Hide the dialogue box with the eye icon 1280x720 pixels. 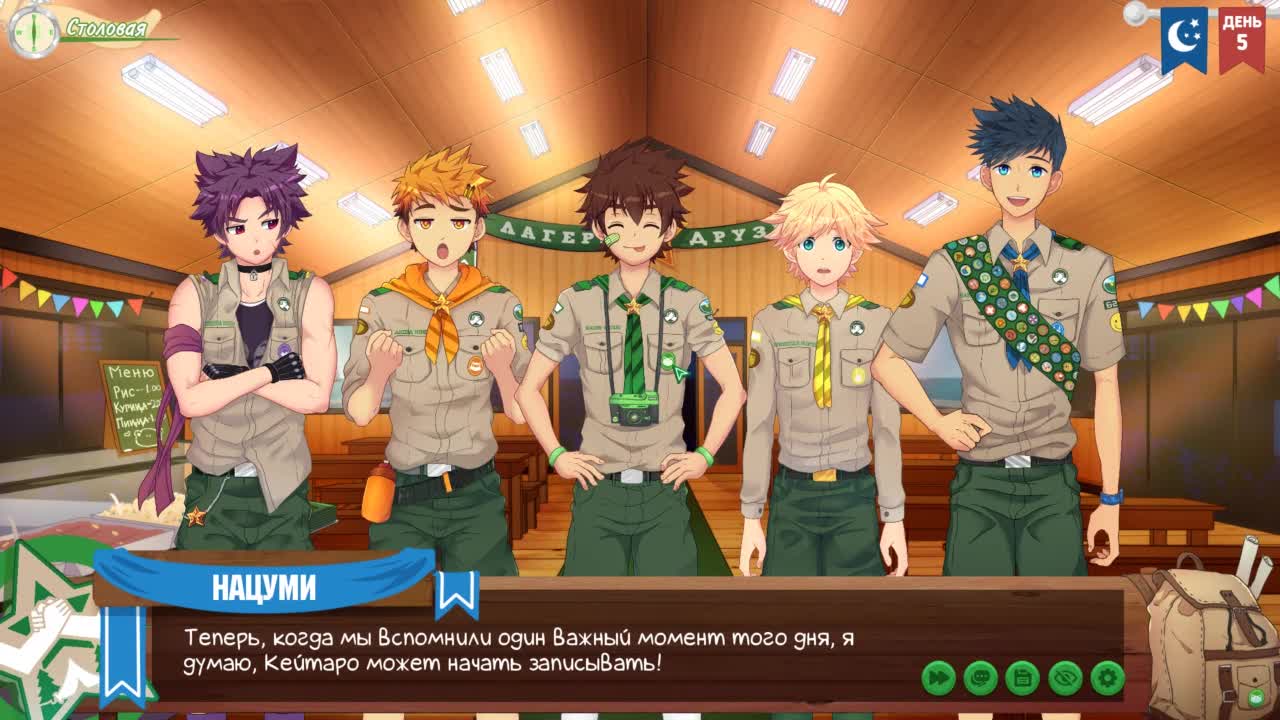click(x=1065, y=678)
